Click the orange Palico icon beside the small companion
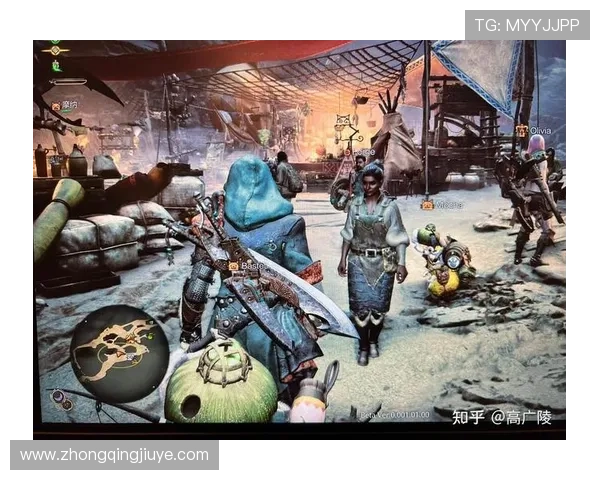The image size is (600, 480). [x=427, y=205]
